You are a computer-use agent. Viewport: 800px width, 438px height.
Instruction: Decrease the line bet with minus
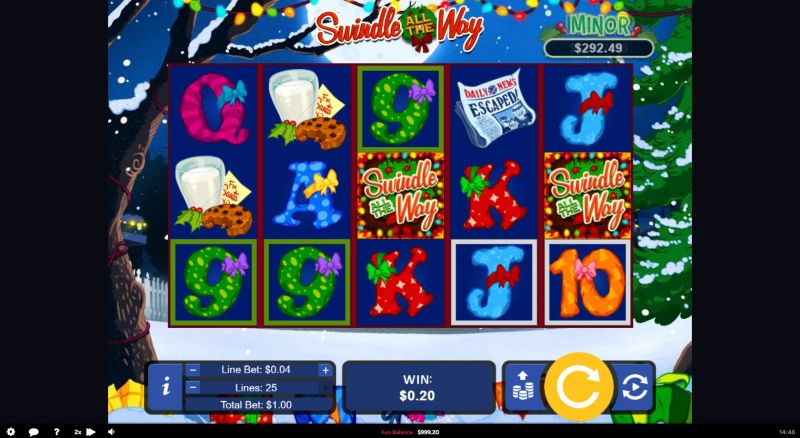tap(193, 370)
